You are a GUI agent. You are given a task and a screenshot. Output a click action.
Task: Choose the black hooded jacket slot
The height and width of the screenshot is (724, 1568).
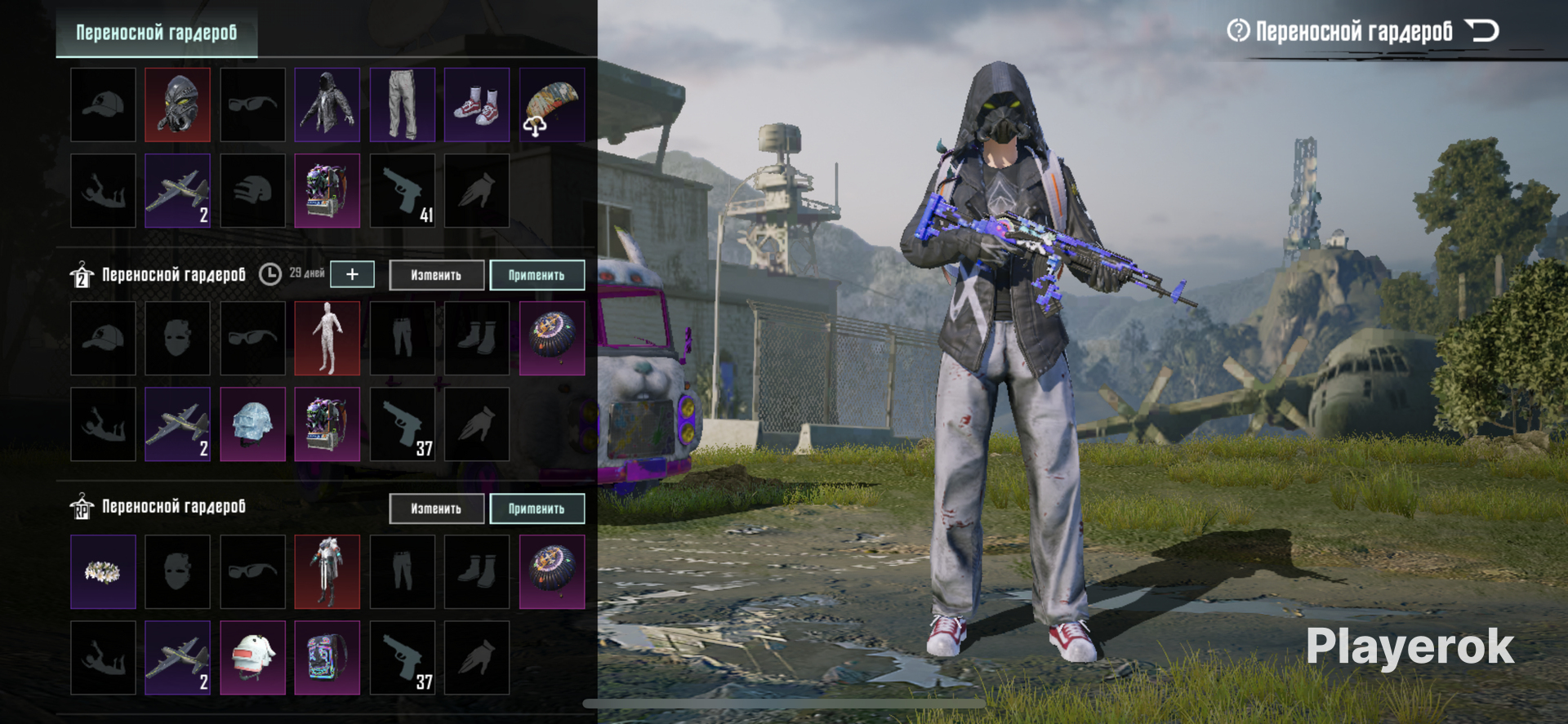(327, 104)
